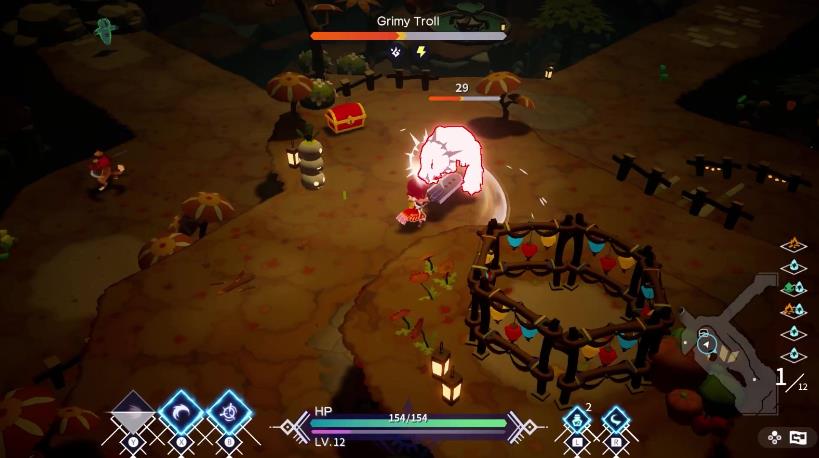Use the circular target skill icon
This screenshot has height=458, width=819.
229,413
